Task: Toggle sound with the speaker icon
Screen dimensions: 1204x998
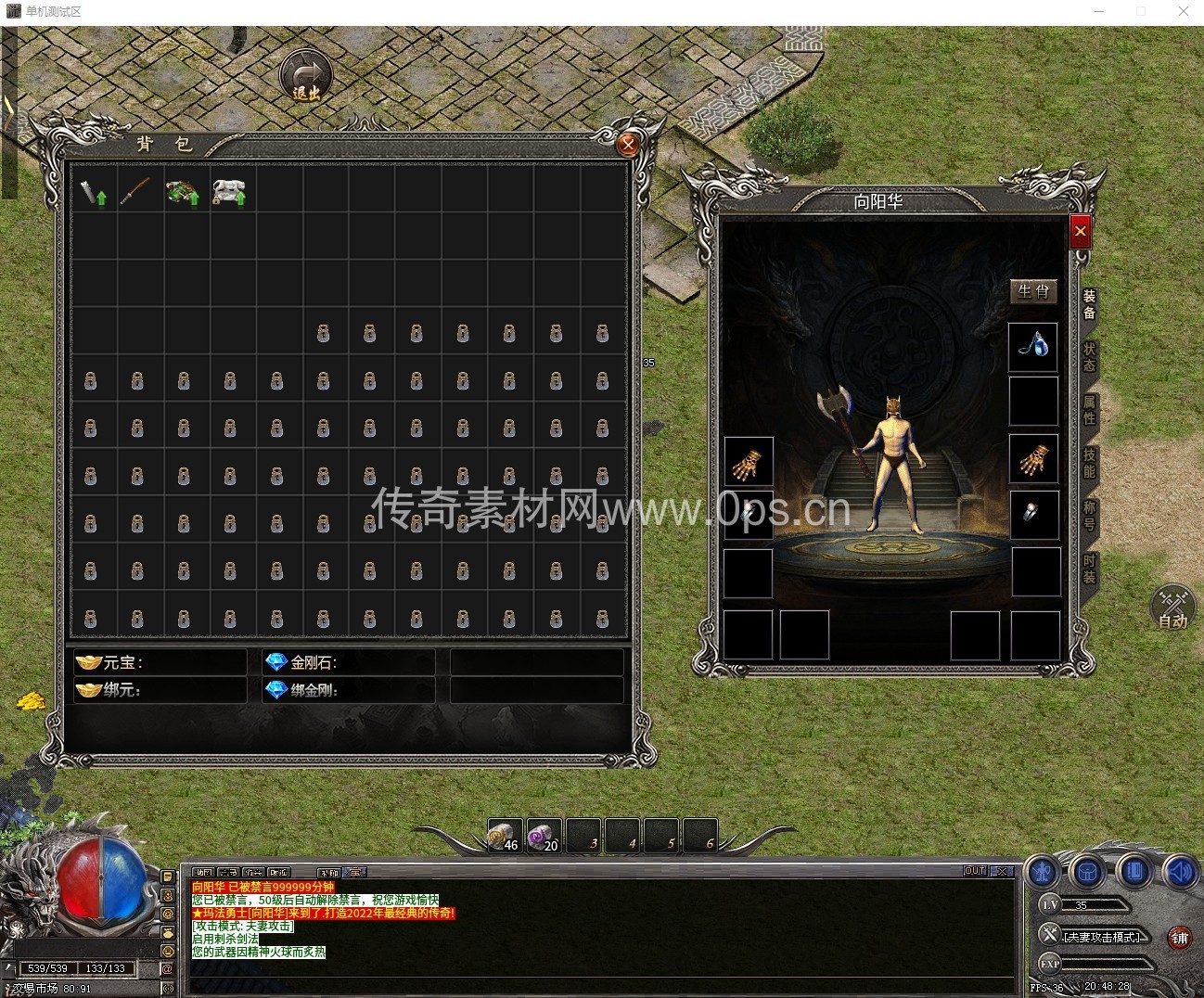Action: coord(1178,873)
